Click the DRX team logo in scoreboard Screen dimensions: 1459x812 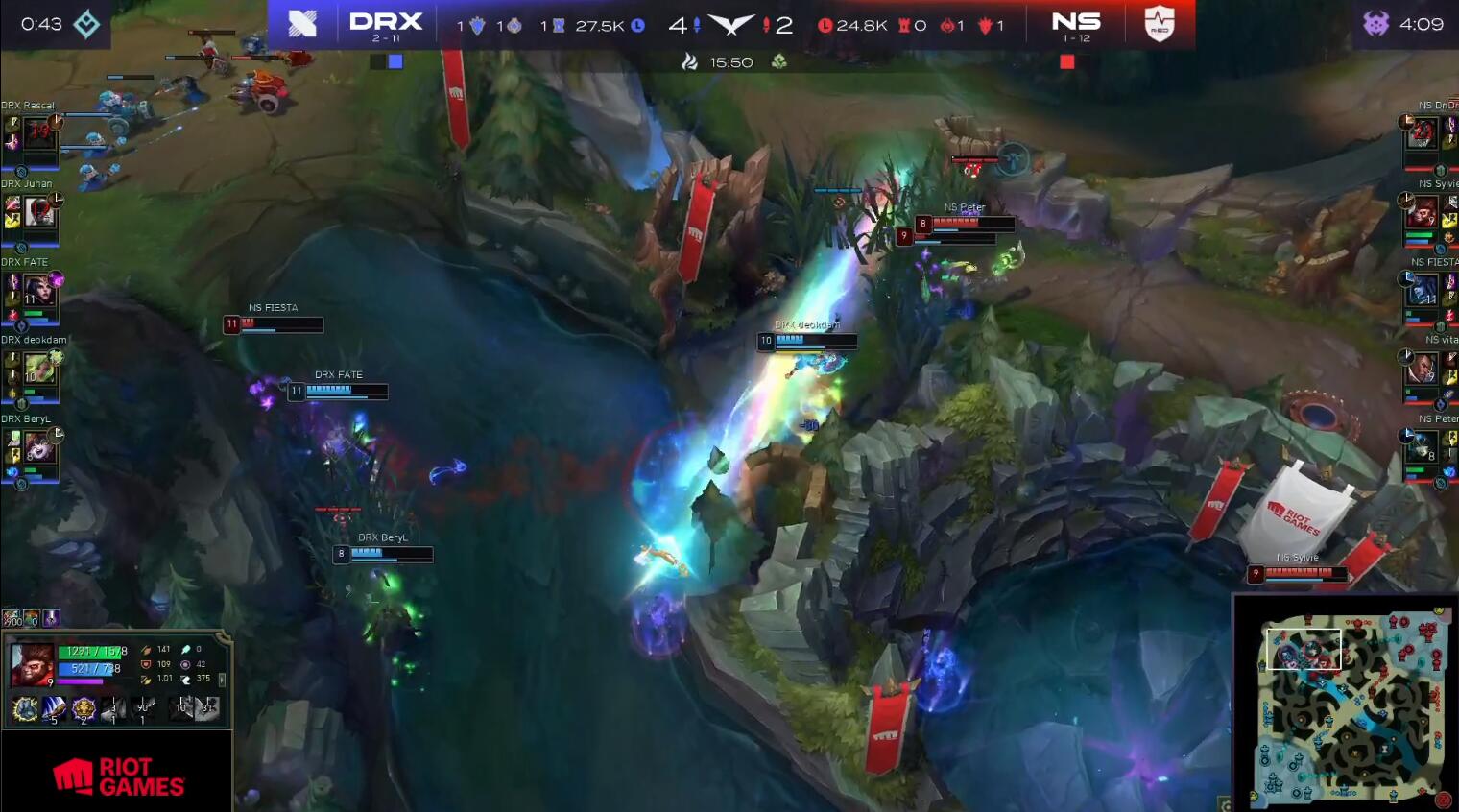click(302, 23)
